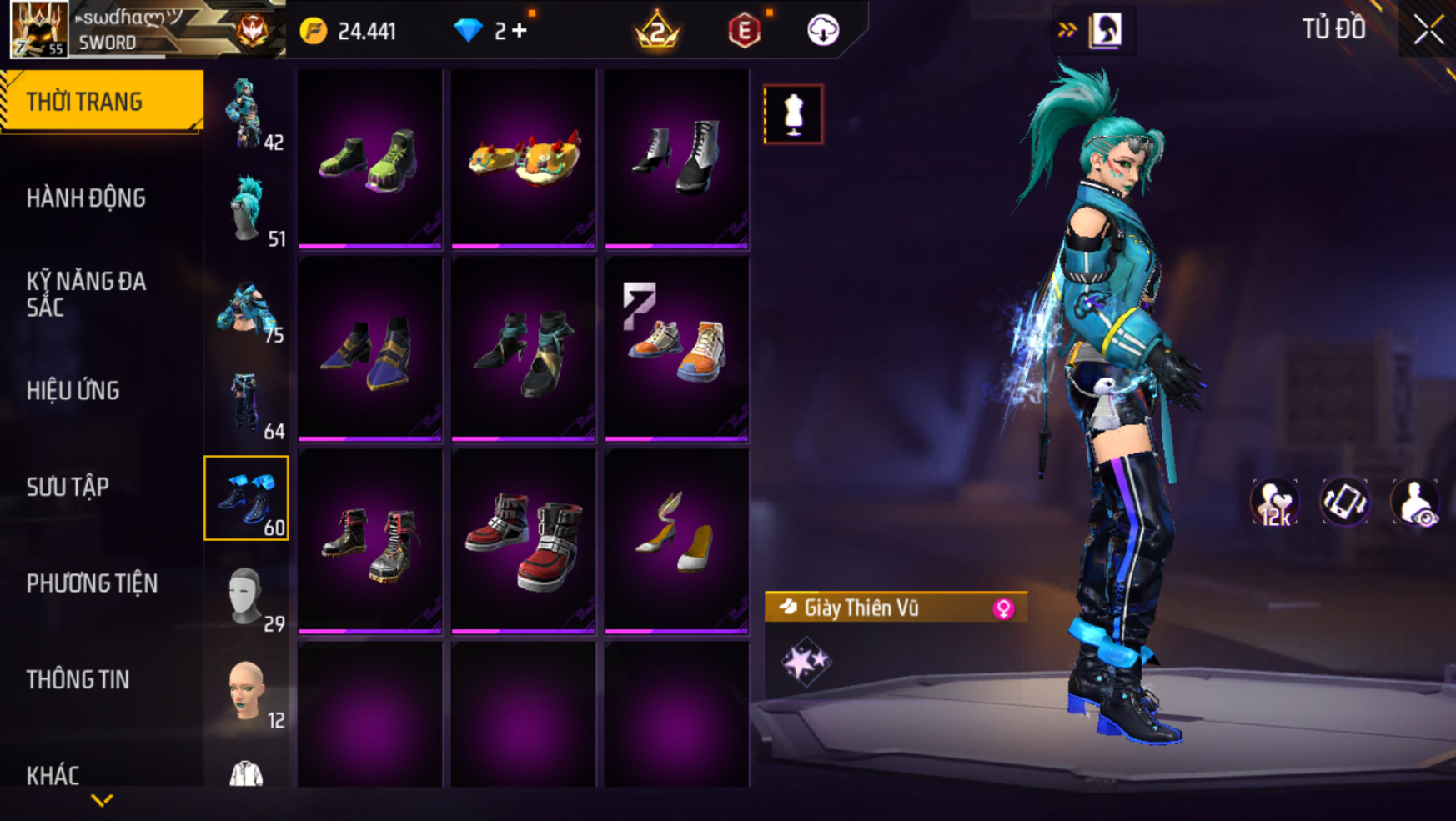The width and height of the screenshot is (1456, 821).
Task: Pick the black and white boots
Action: 676,158
